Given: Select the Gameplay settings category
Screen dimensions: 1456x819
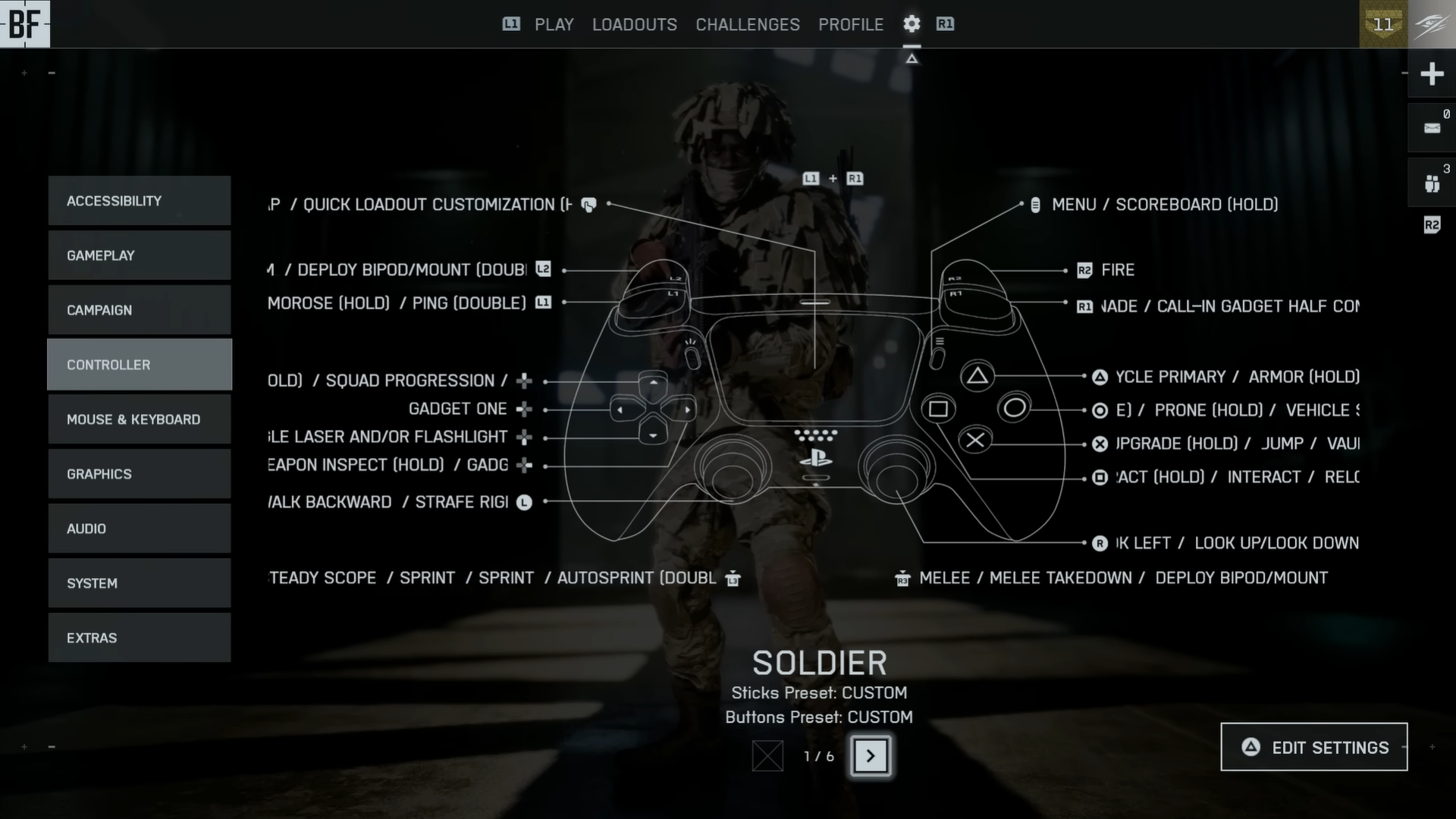Looking at the screenshot, I should [140, 256].
